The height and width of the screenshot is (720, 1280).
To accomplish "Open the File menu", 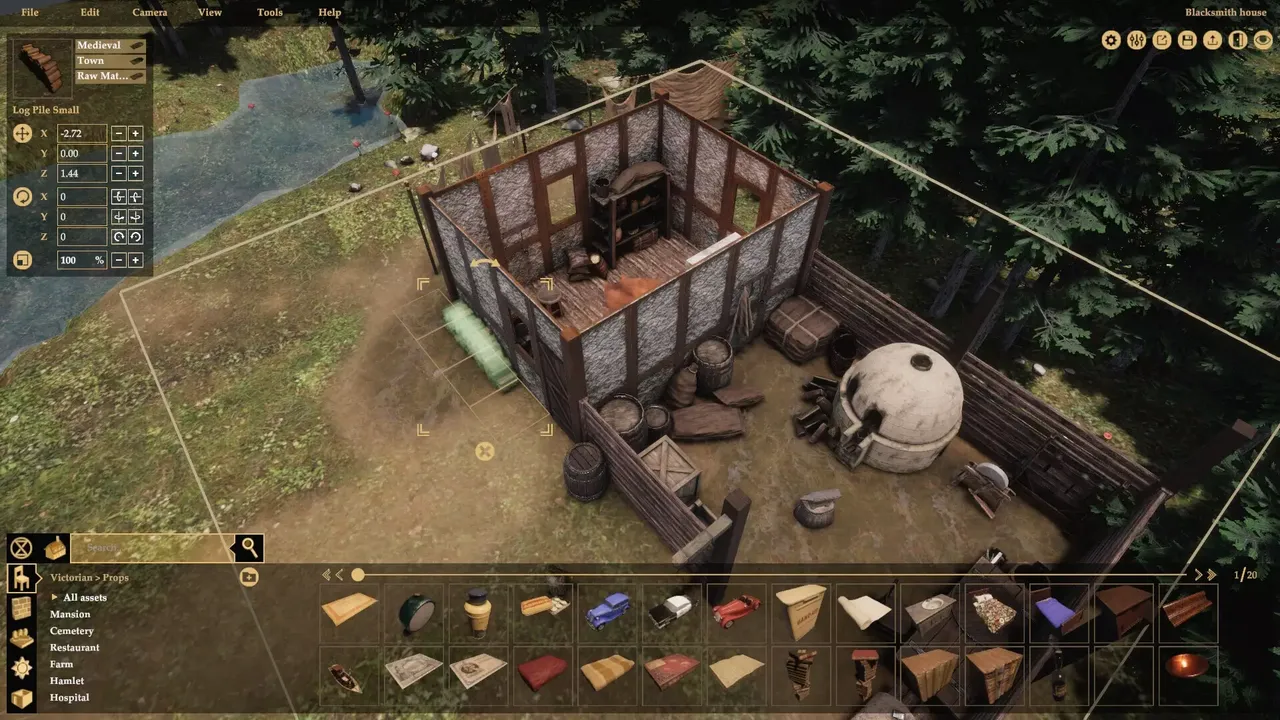I will 30,12.
